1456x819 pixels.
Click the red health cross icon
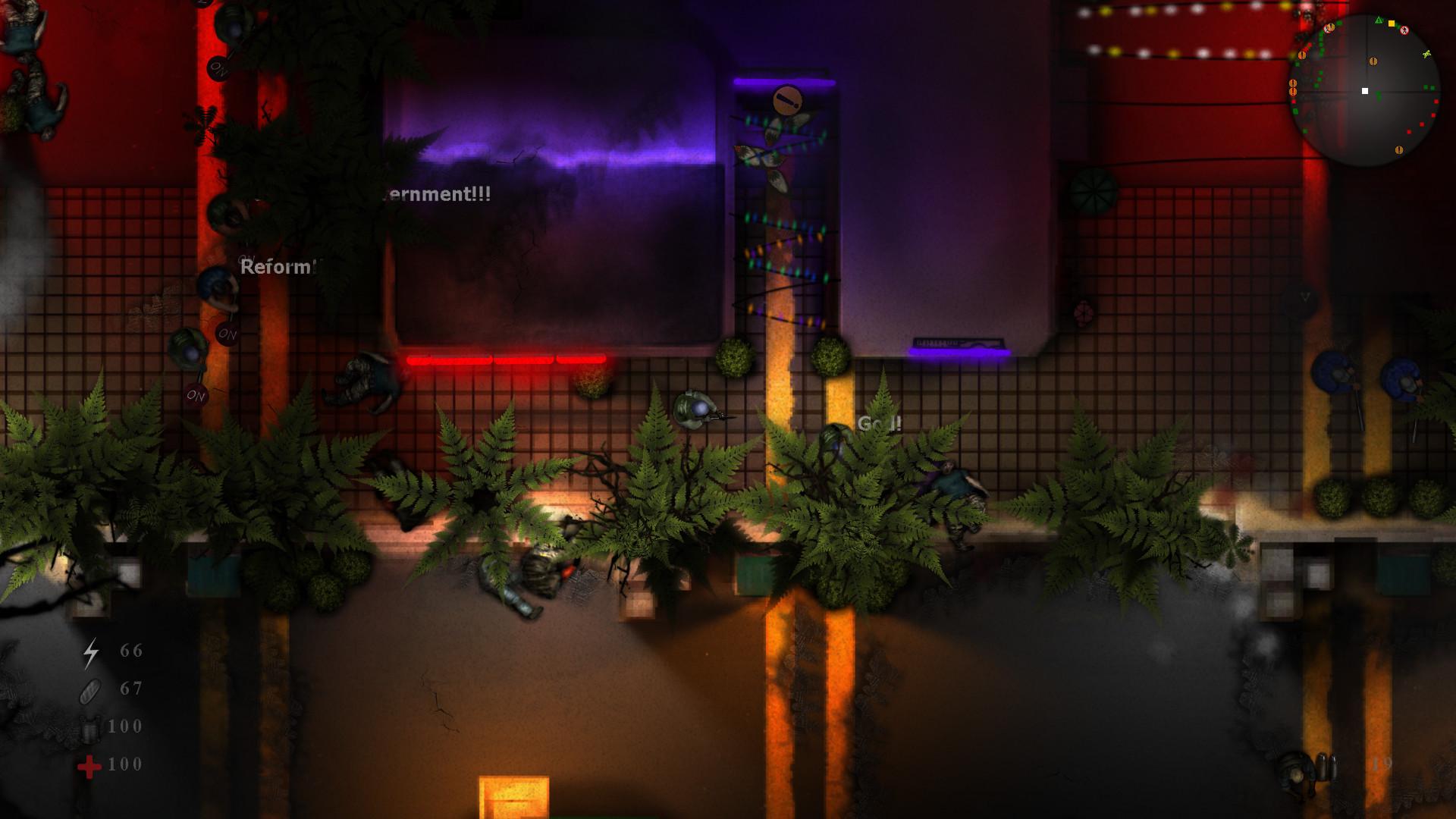89,766
